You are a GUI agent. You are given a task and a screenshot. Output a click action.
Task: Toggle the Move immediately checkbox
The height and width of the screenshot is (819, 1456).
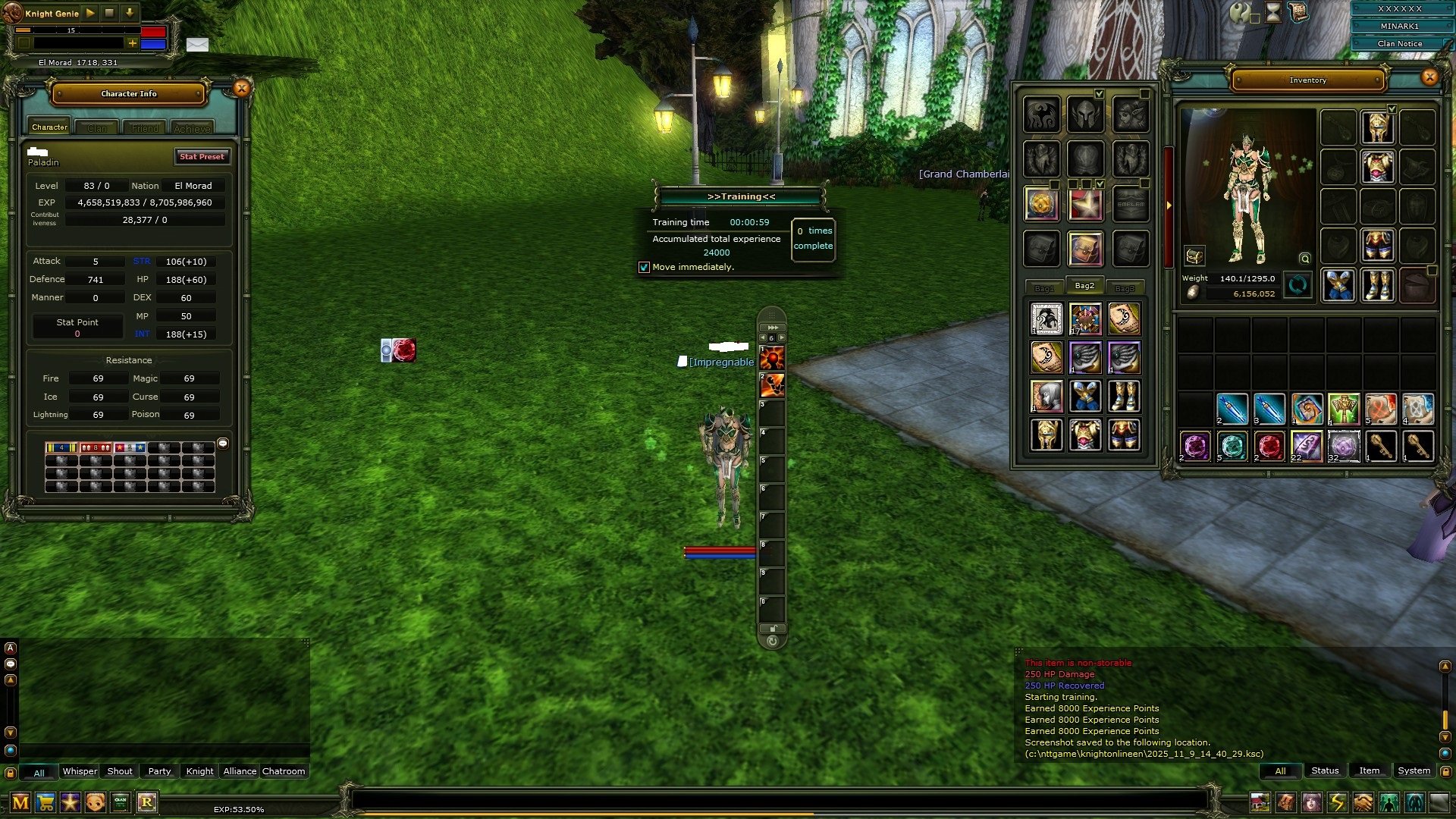tap(644, 268)
